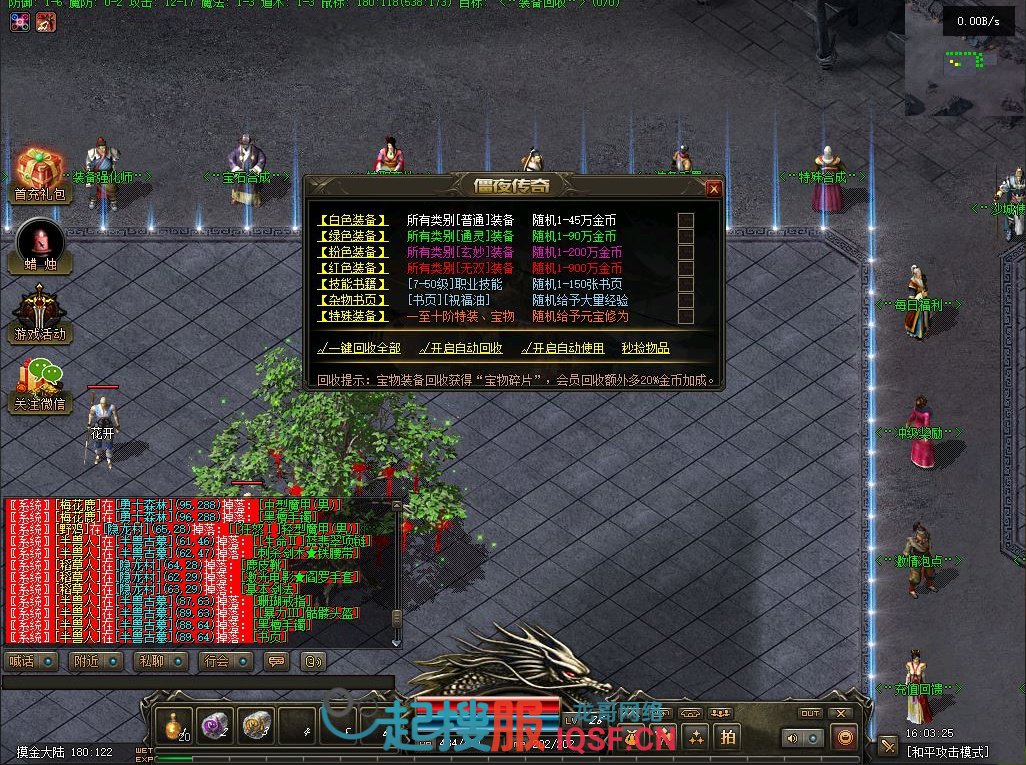
Task: Enable the 粉色装备 recycle checkbox
Action: click(x=686, y=252)
